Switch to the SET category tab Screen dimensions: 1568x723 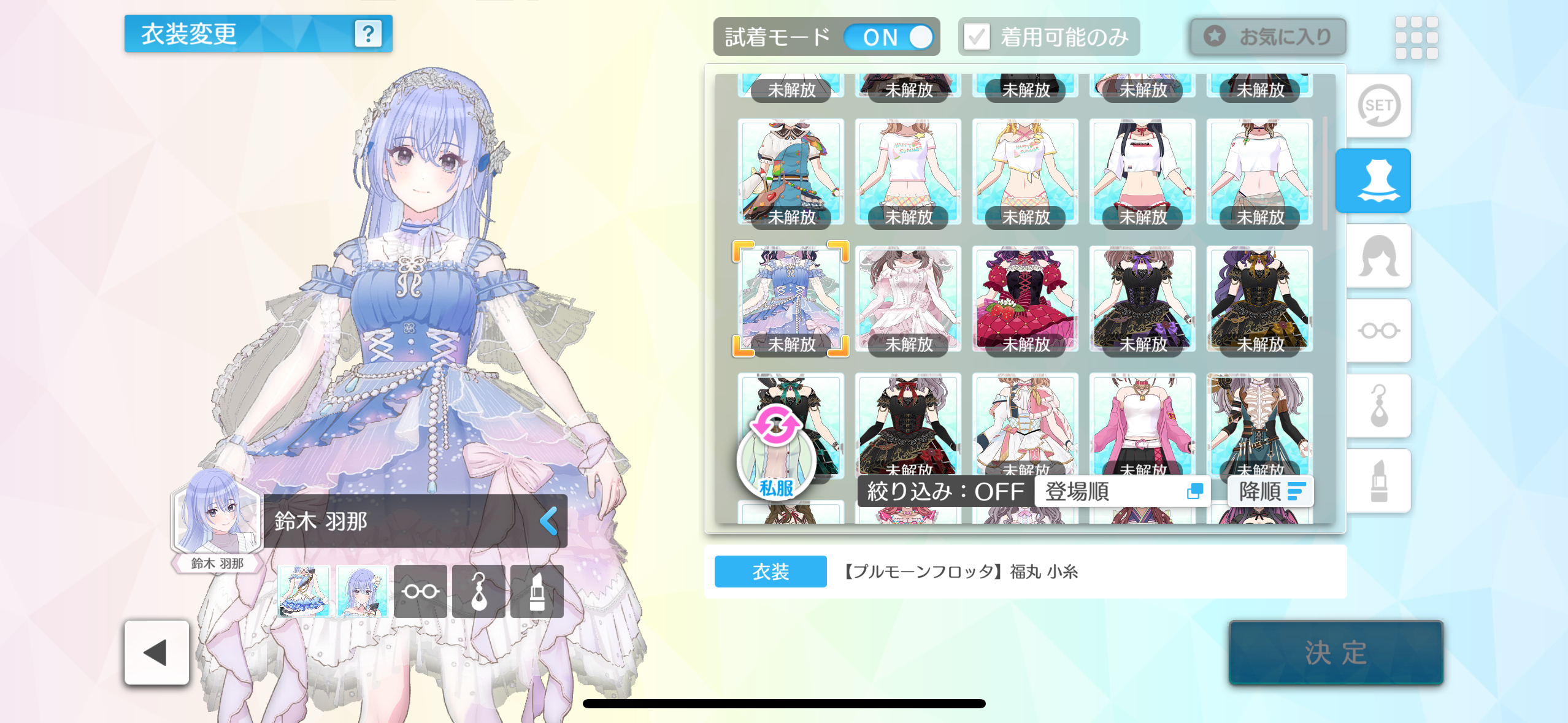click(x=1378, y=106)
